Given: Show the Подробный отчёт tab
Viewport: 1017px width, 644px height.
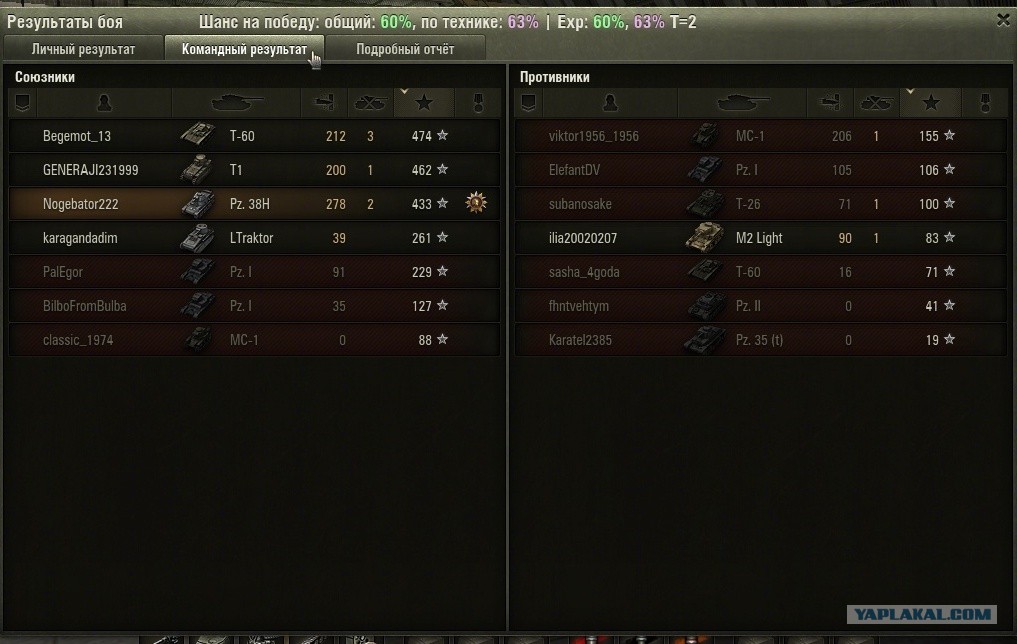Looking at the screenshot, I should [x=405, y=49].
